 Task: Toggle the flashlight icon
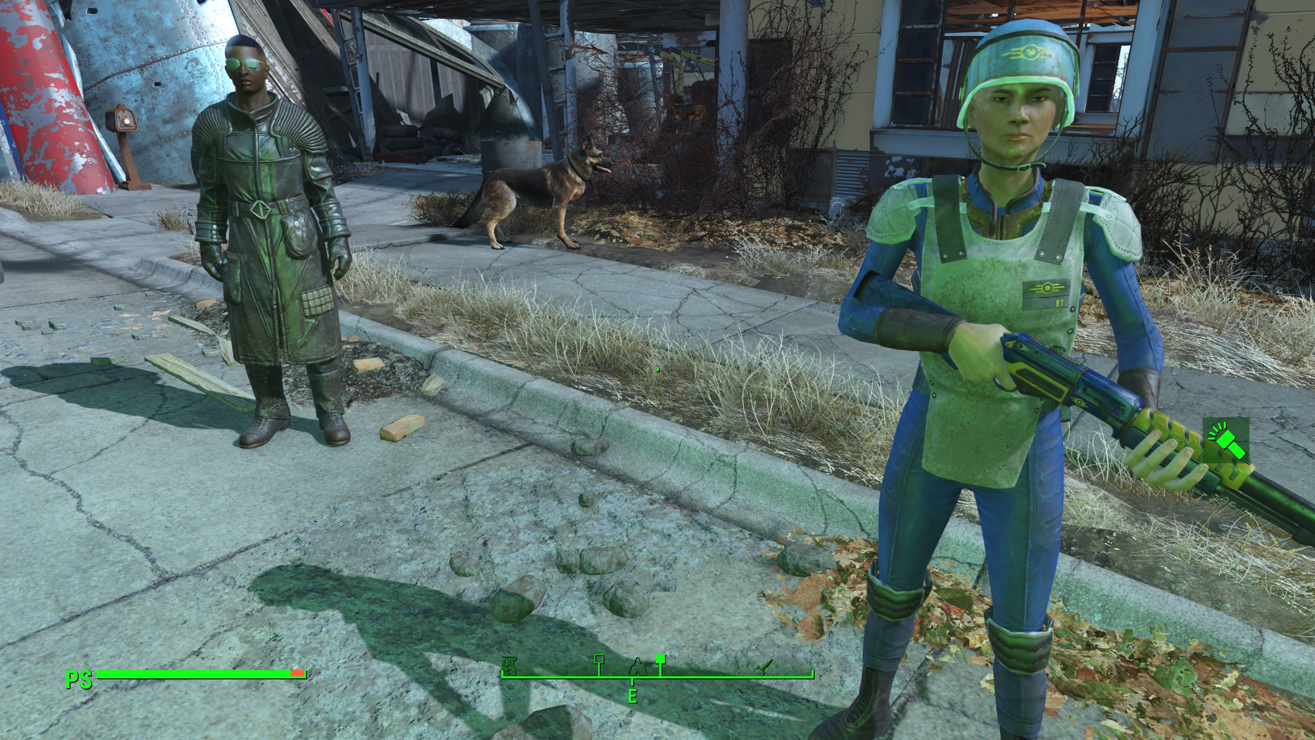pyautogui.click(x=1226, y=441)
